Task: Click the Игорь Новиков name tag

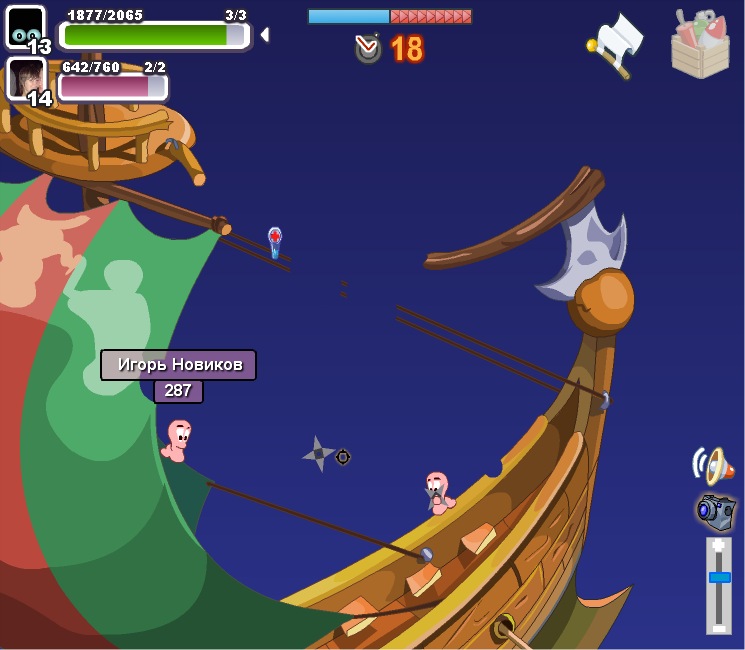Action: click(x=178, y=365)
